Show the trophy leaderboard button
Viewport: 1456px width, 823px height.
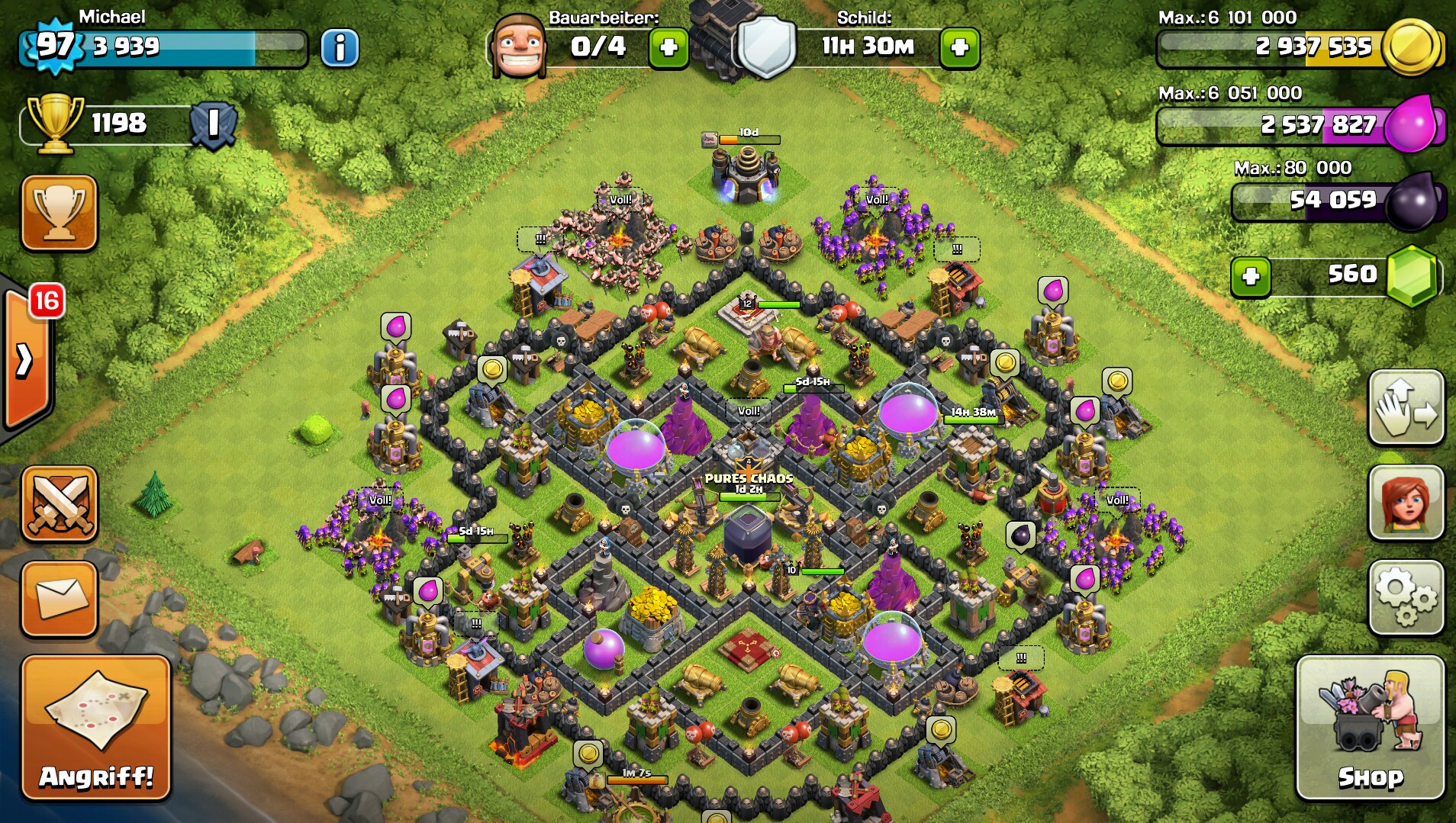pyautogui.click(x=60, y=213)
